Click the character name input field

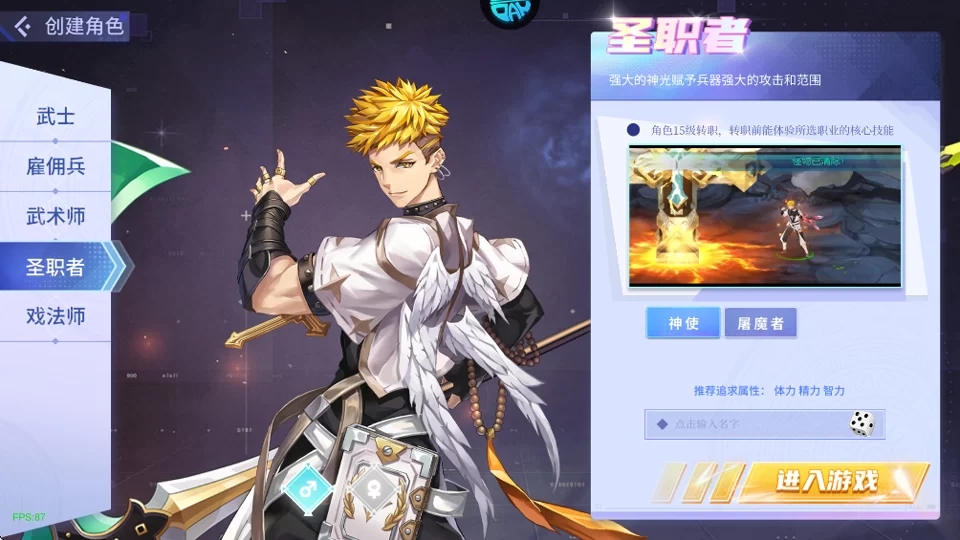(745, 424)
